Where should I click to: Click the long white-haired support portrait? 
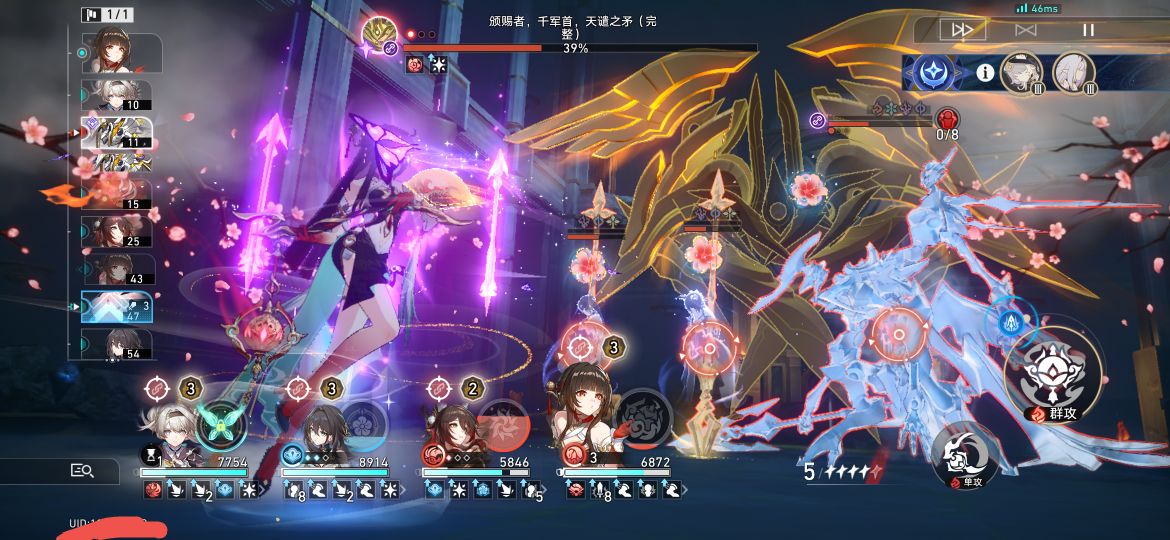click(1074, 73)
